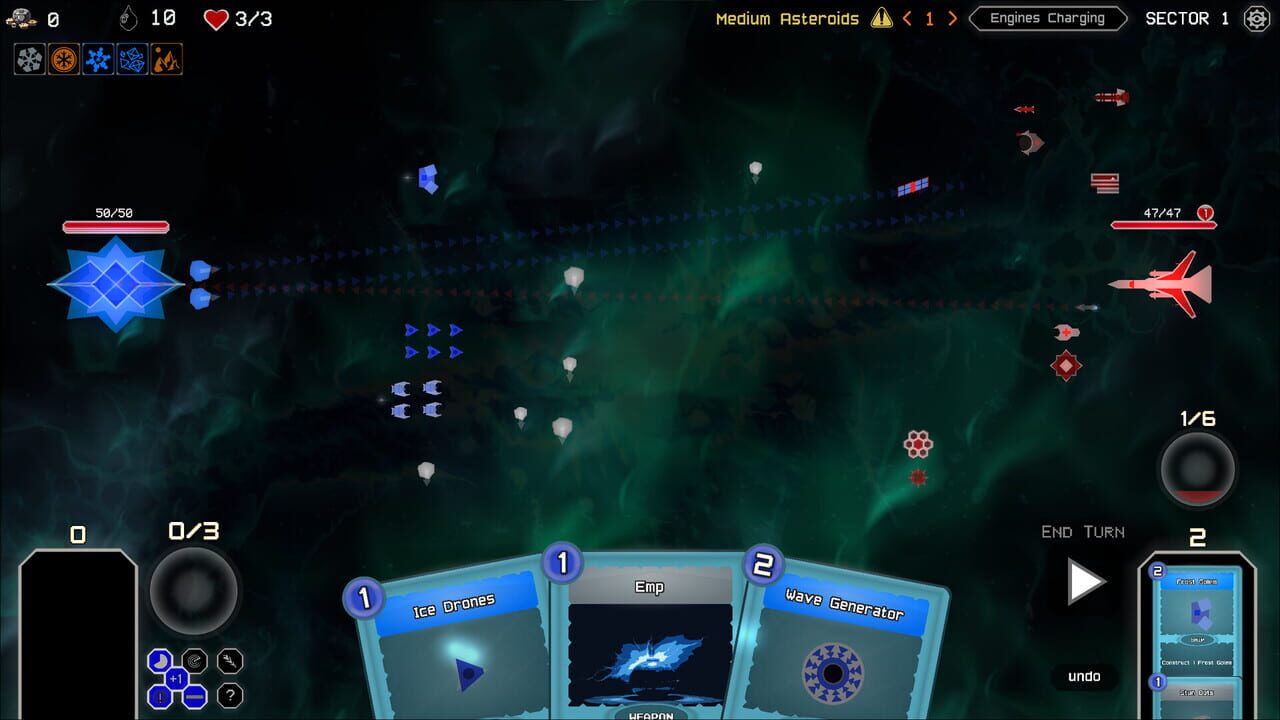Toggle the +1 hexagon control
The image size is (1280, 720).
[x=176, y=678]
